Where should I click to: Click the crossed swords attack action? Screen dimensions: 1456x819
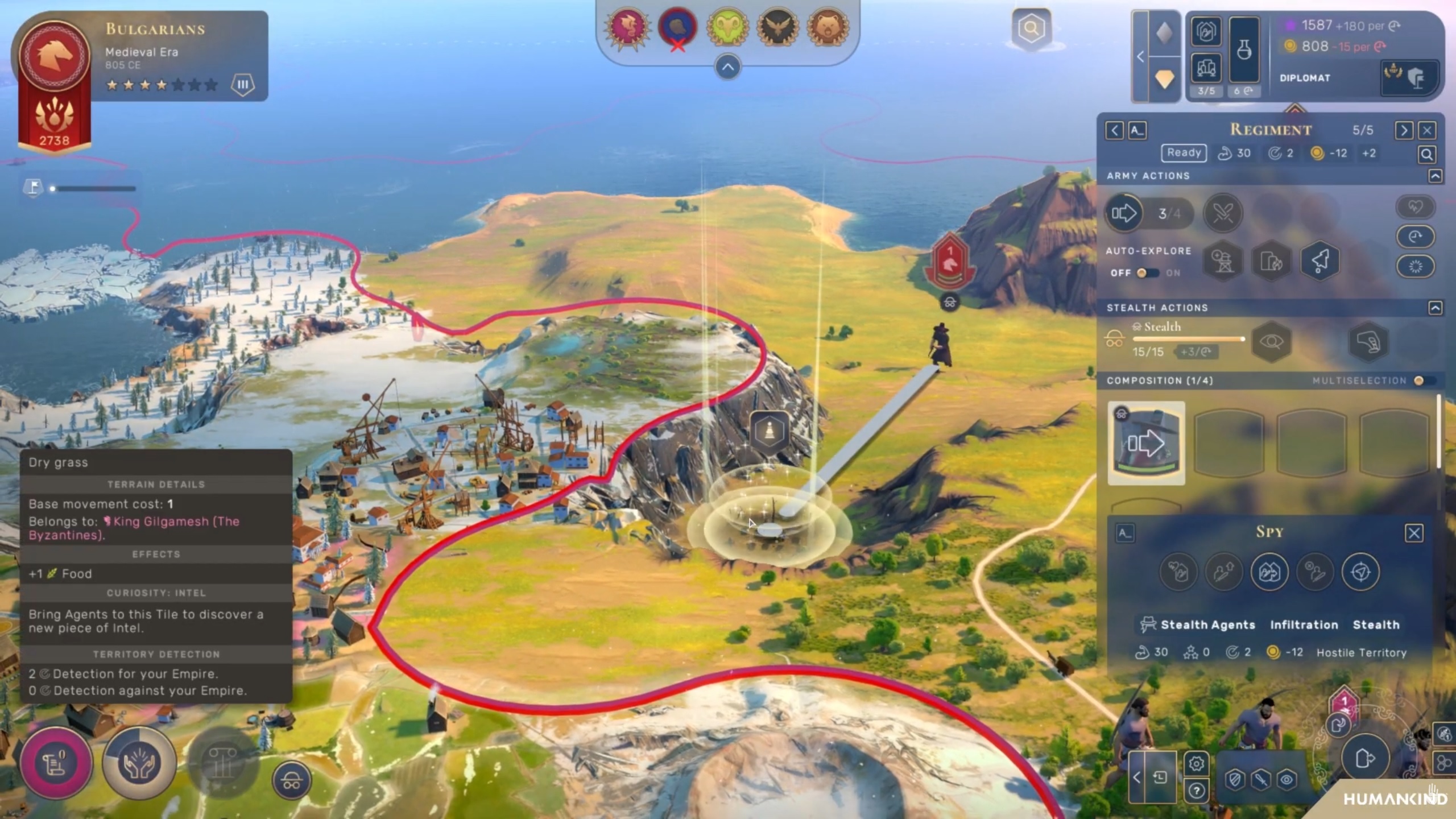point(1223,214)
